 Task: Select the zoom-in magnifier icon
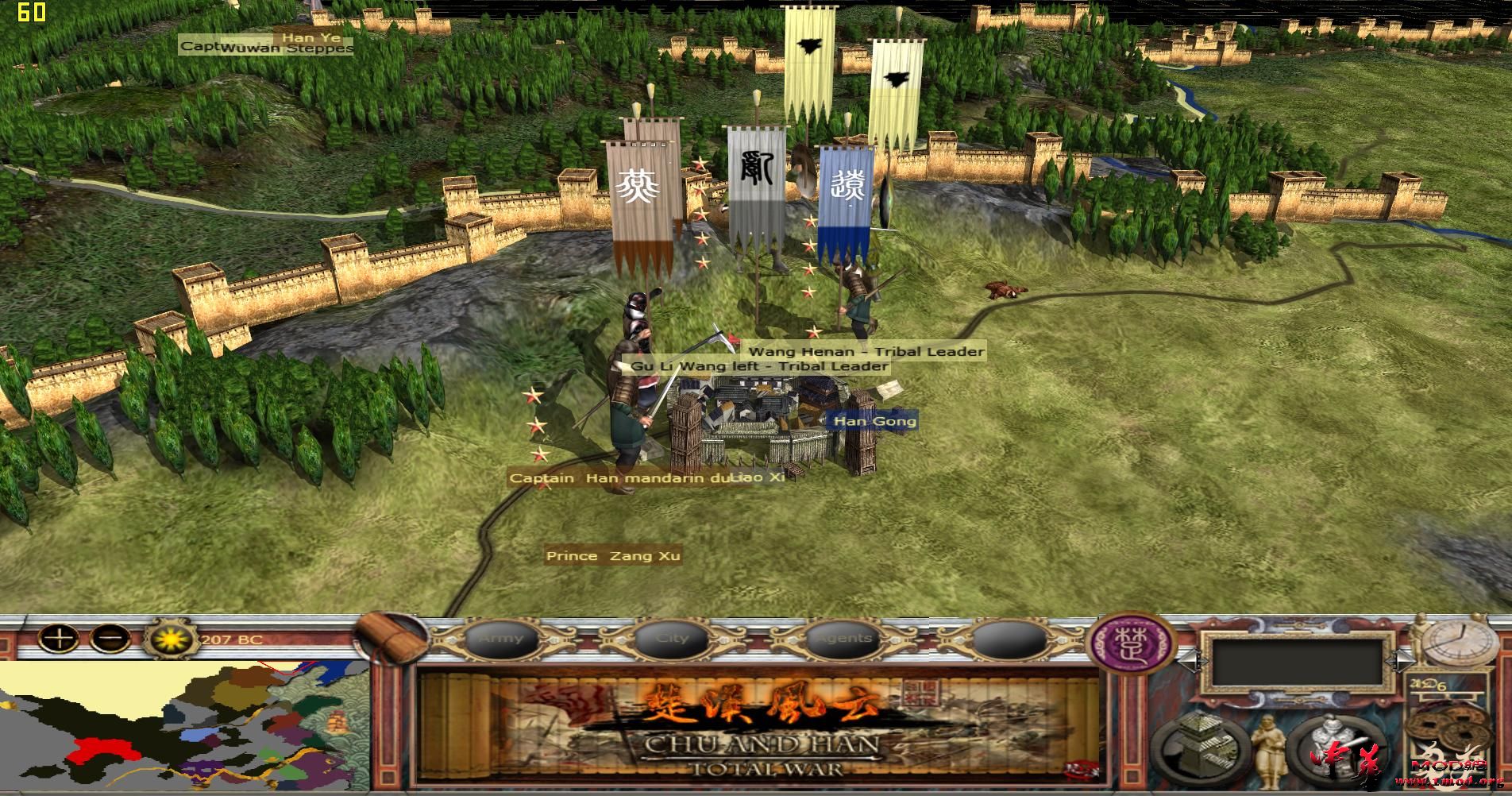coord(58,638)
